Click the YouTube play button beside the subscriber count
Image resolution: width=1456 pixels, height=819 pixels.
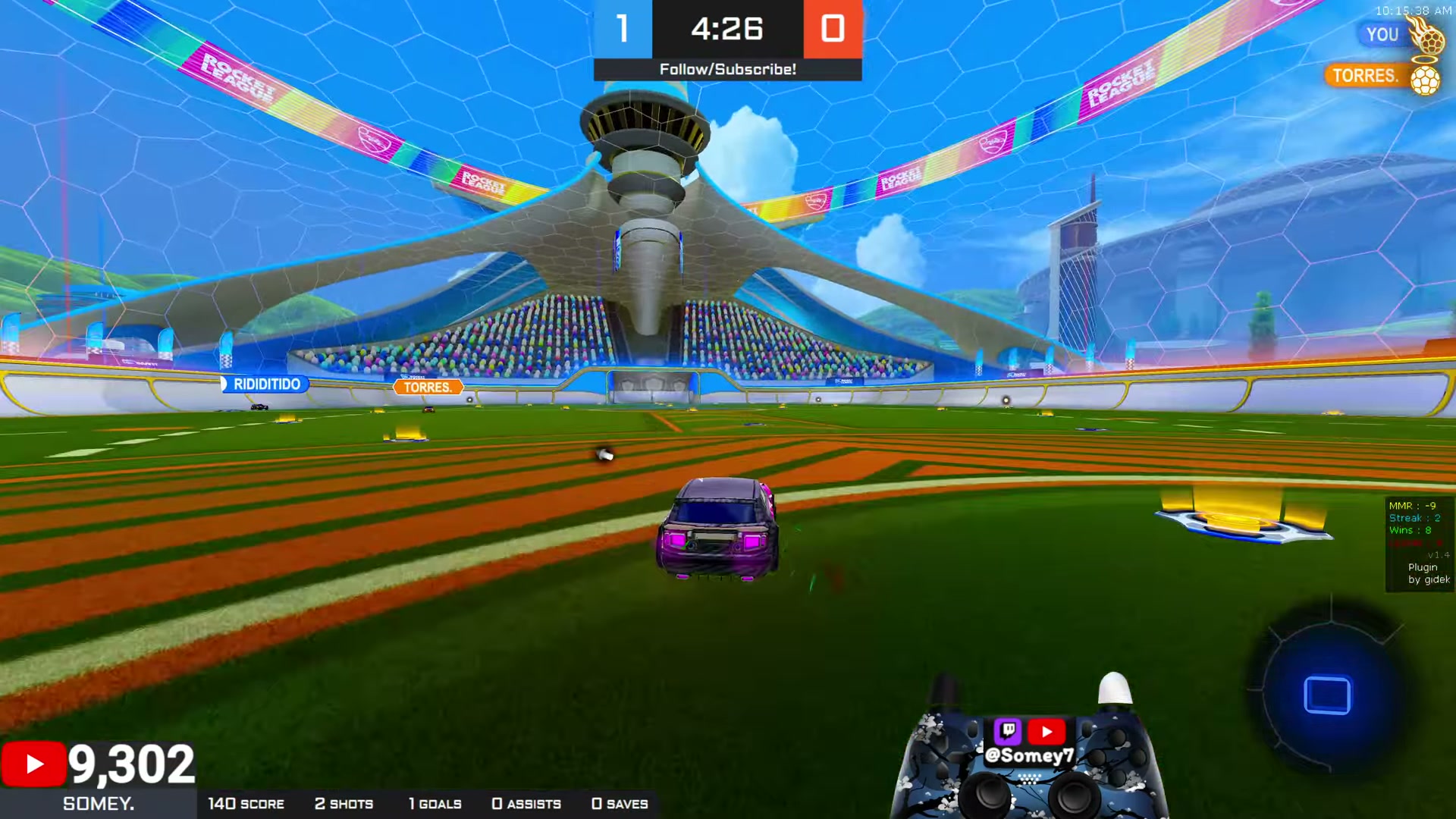pyautogui.click(x=33, y=763)
